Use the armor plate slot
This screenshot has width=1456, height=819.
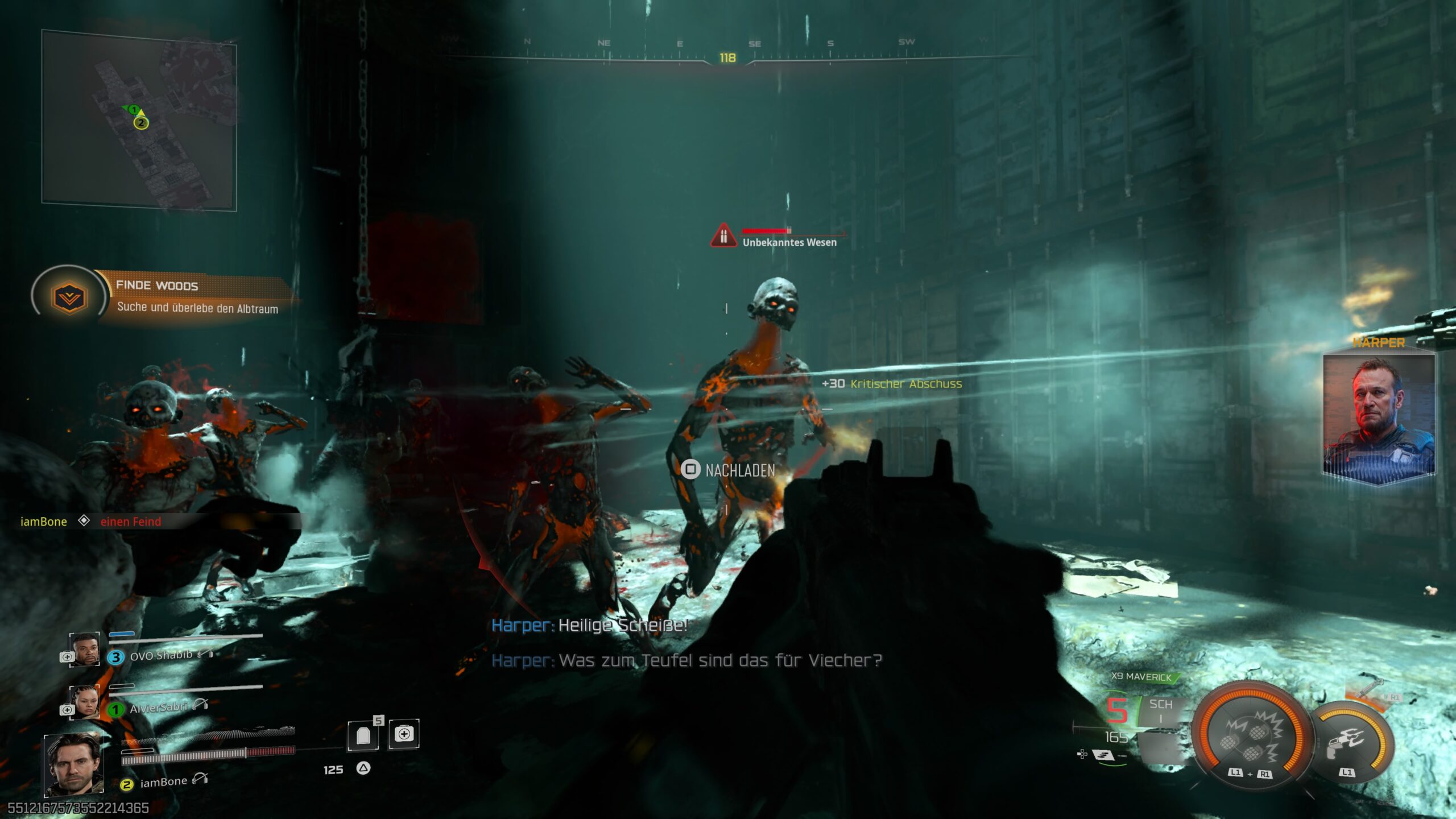pos(364,735)
